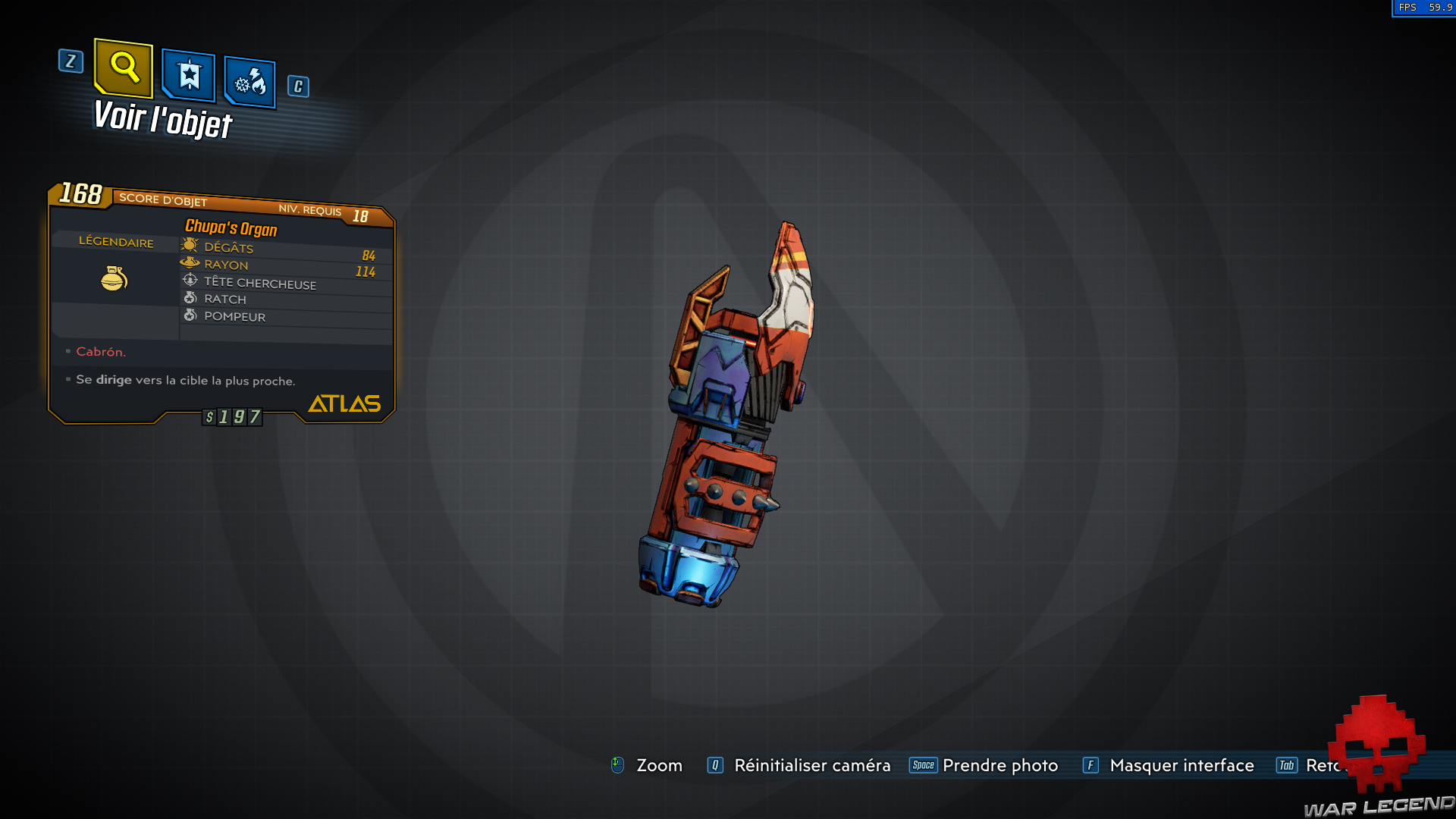Click the Rayon radius icon
Screen dimensions: 1456x819
coord(189,262)
